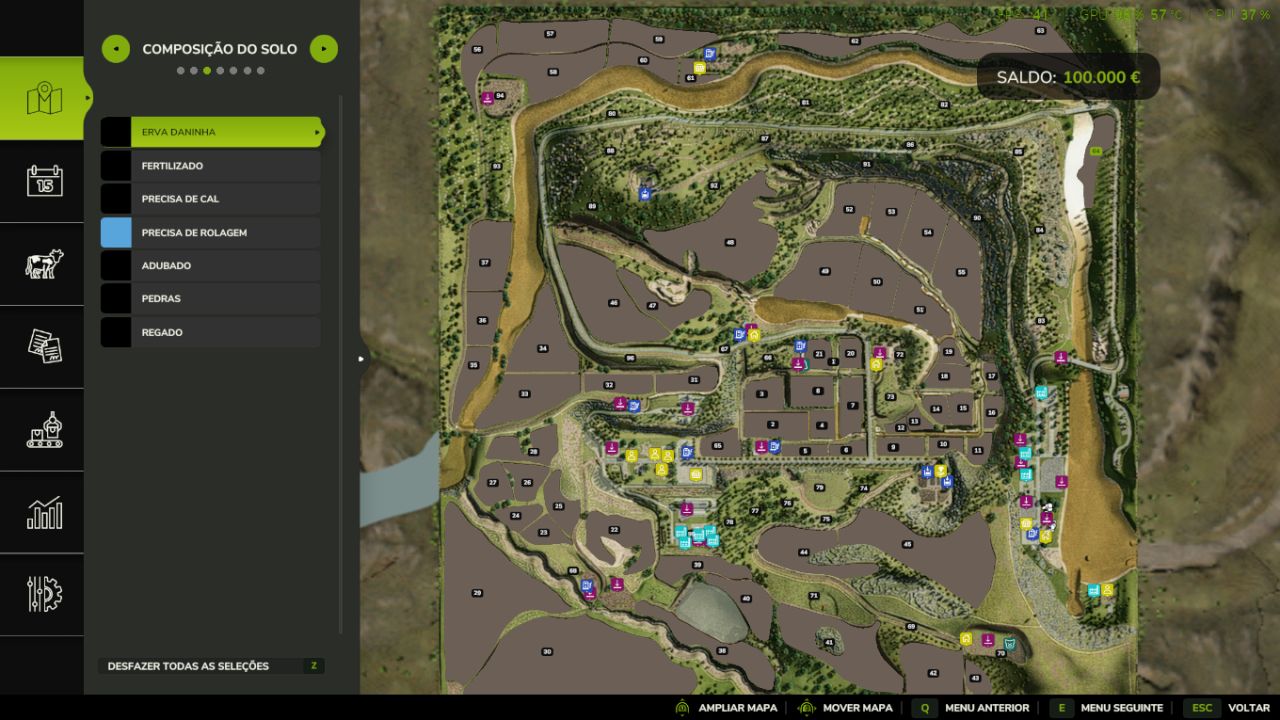Image resolution: width=1280 pixels, height=720 pixels.
Task: Click the contracts papers icon in the sidebar
Action: 42,346
